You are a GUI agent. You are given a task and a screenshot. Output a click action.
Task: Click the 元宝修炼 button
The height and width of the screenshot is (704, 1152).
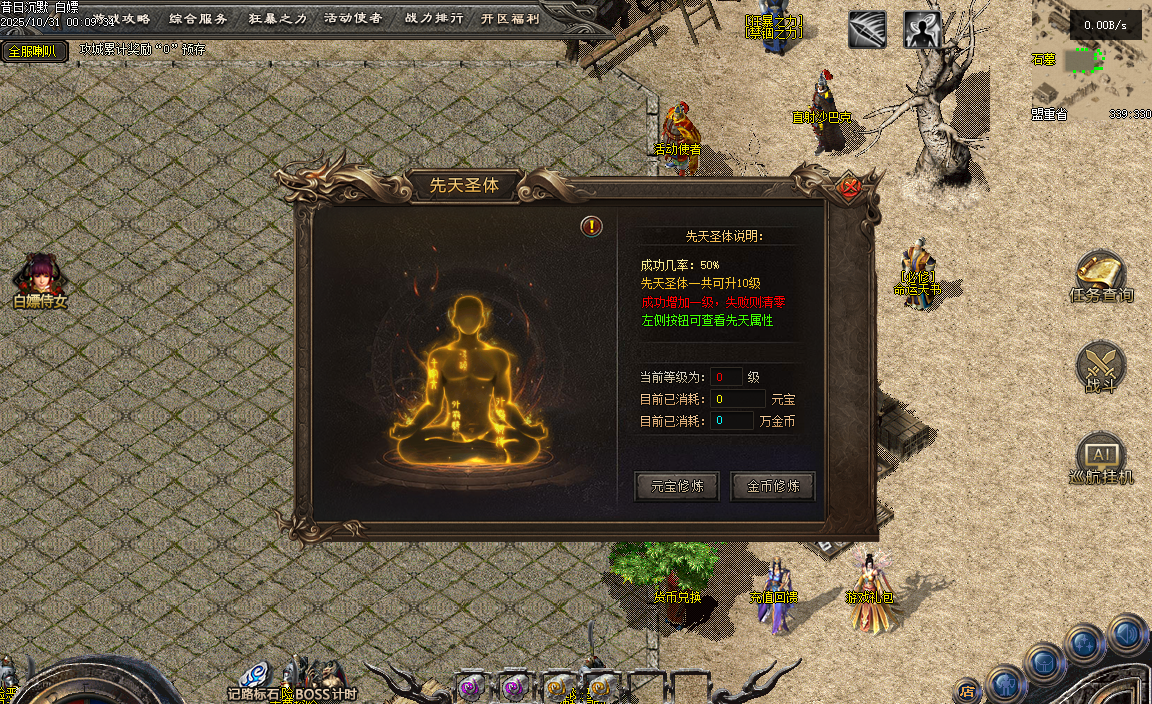tap(677, 487)
